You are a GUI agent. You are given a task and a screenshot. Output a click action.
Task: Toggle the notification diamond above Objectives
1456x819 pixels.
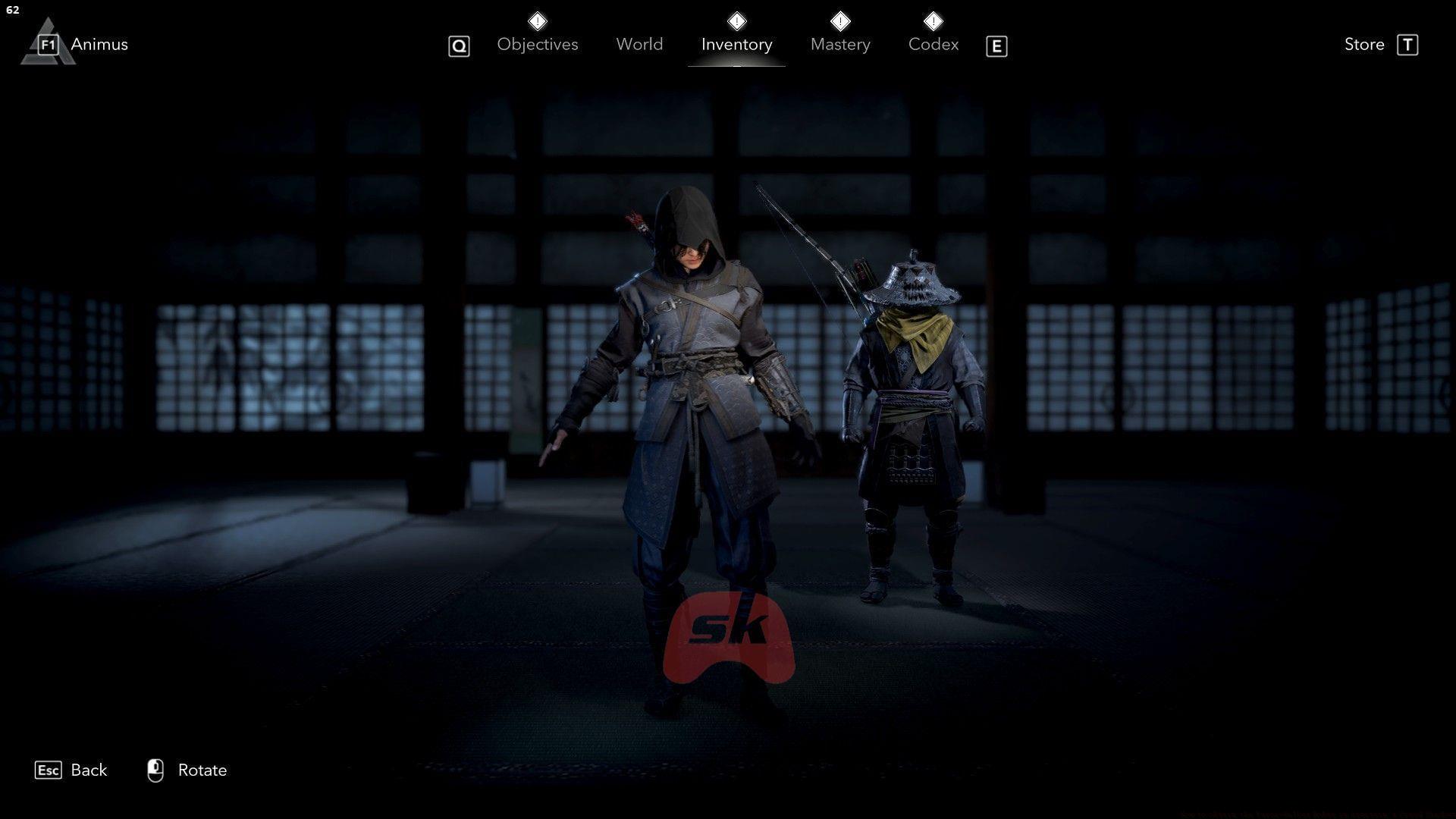tap(537, 20)
